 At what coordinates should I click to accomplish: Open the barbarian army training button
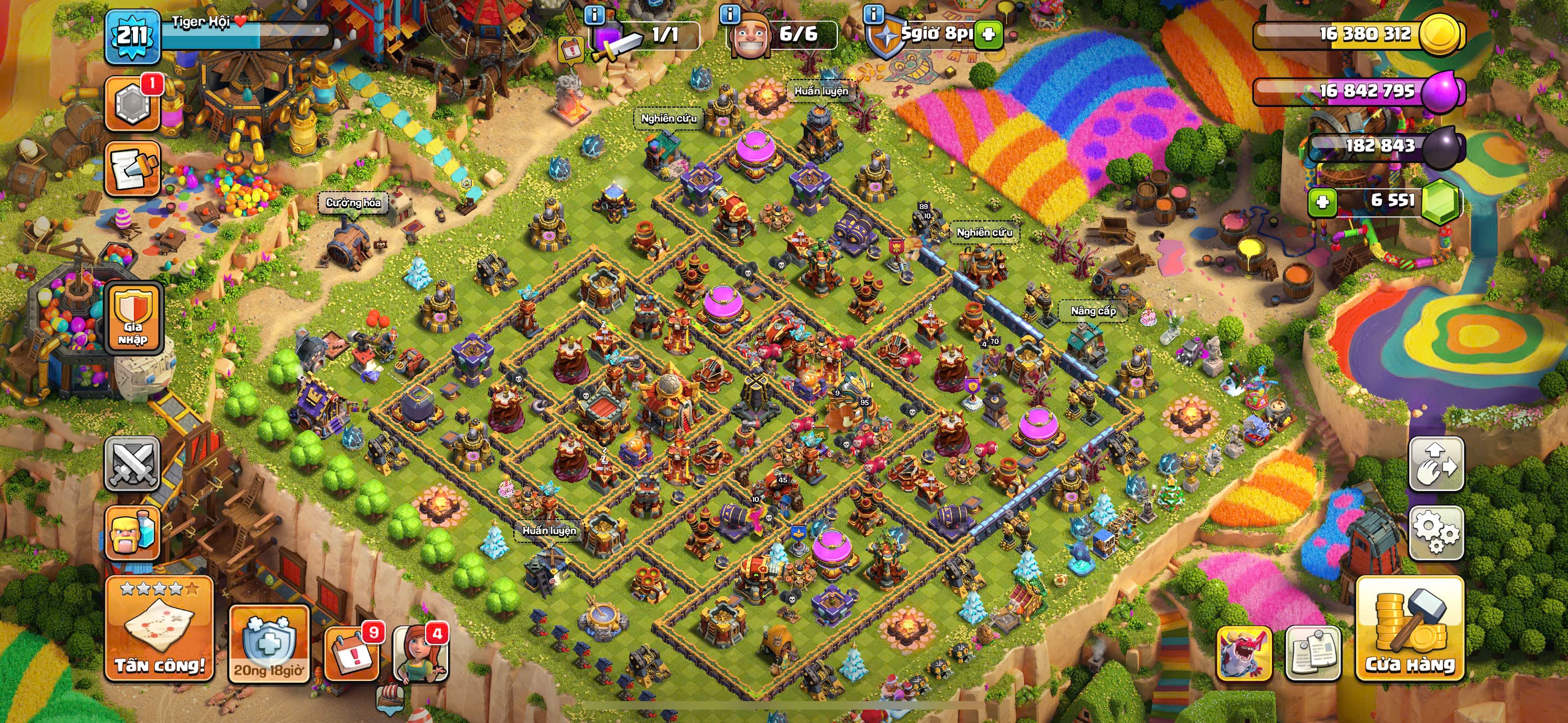click(x=133, y=532)
